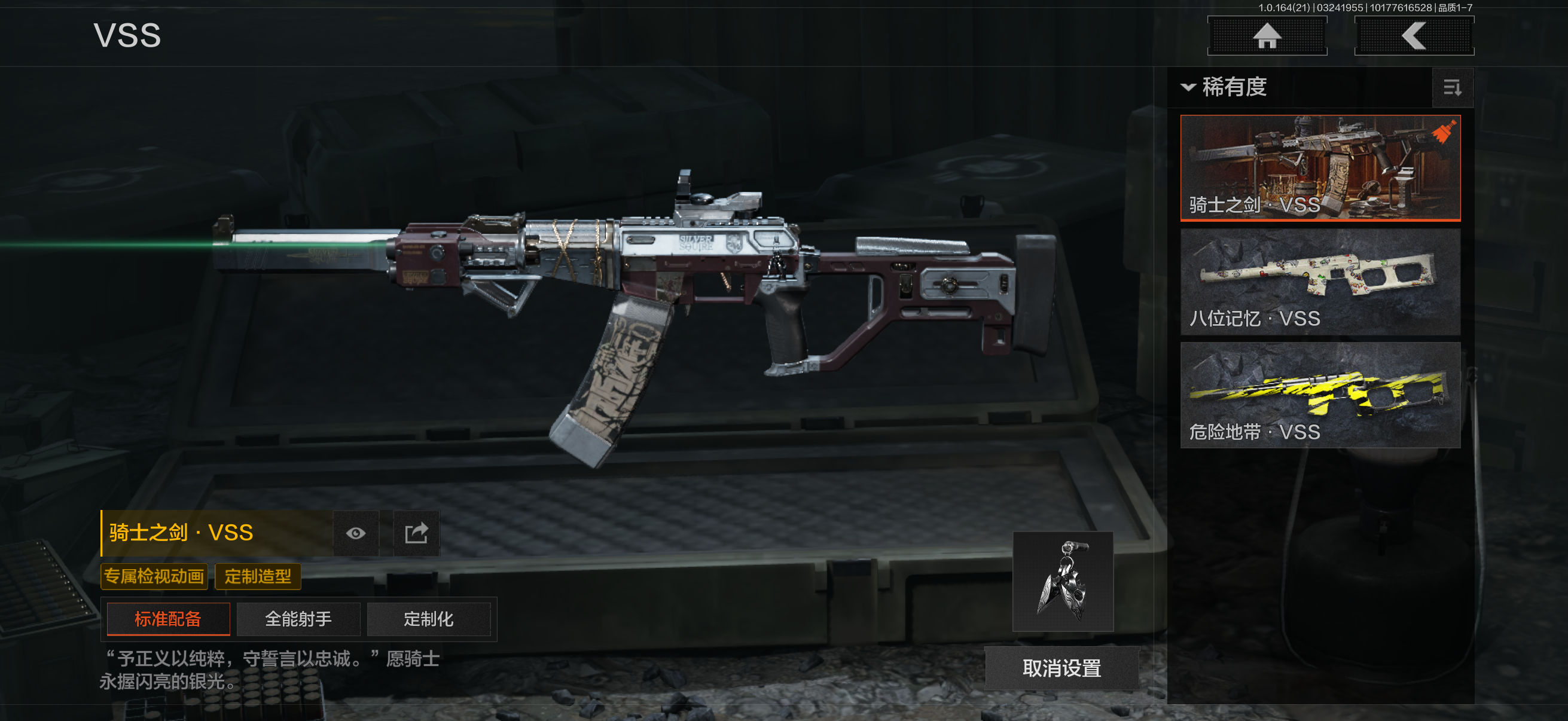
Task: Return to the home screen
Action: pos(1267,36)
